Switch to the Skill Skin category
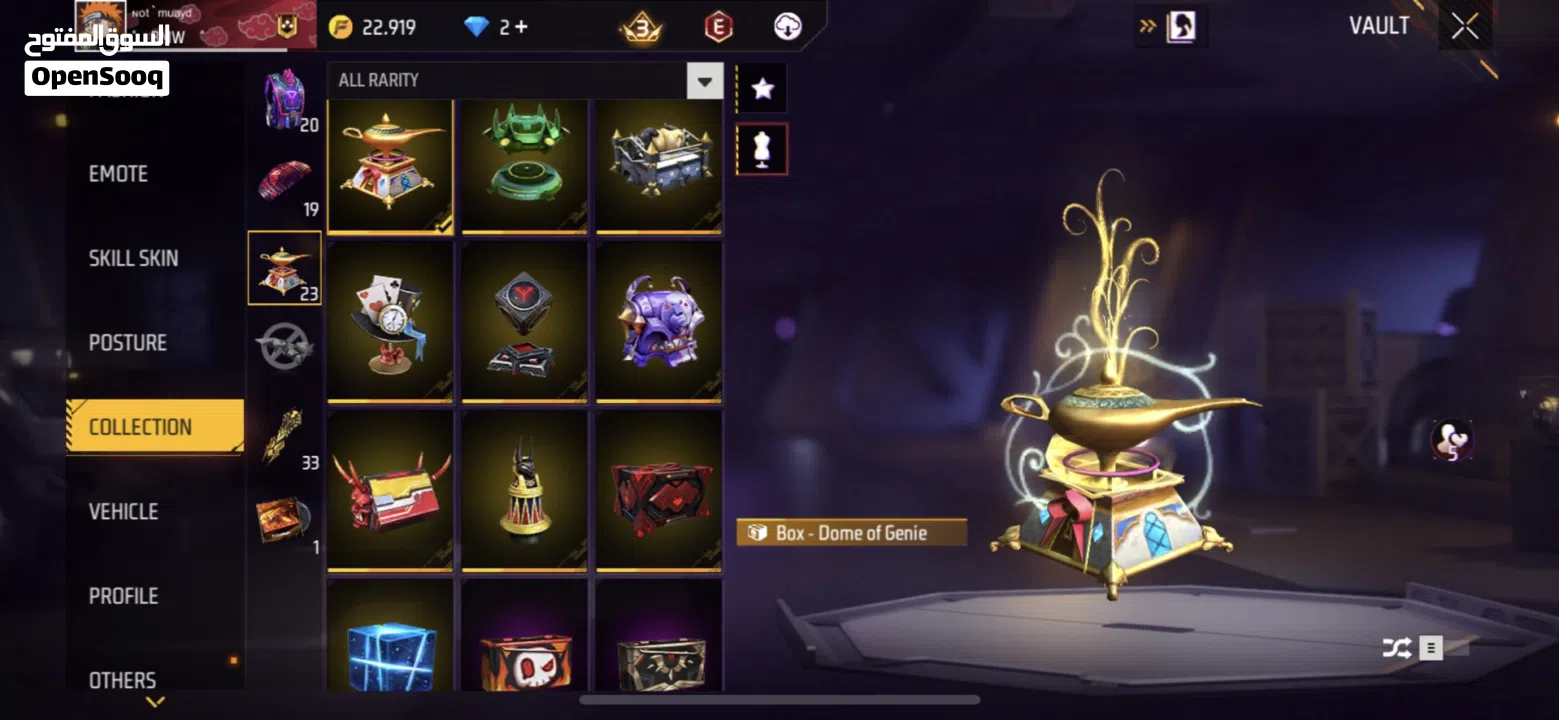Viewport: 1559px width, 720px height. 134,258
